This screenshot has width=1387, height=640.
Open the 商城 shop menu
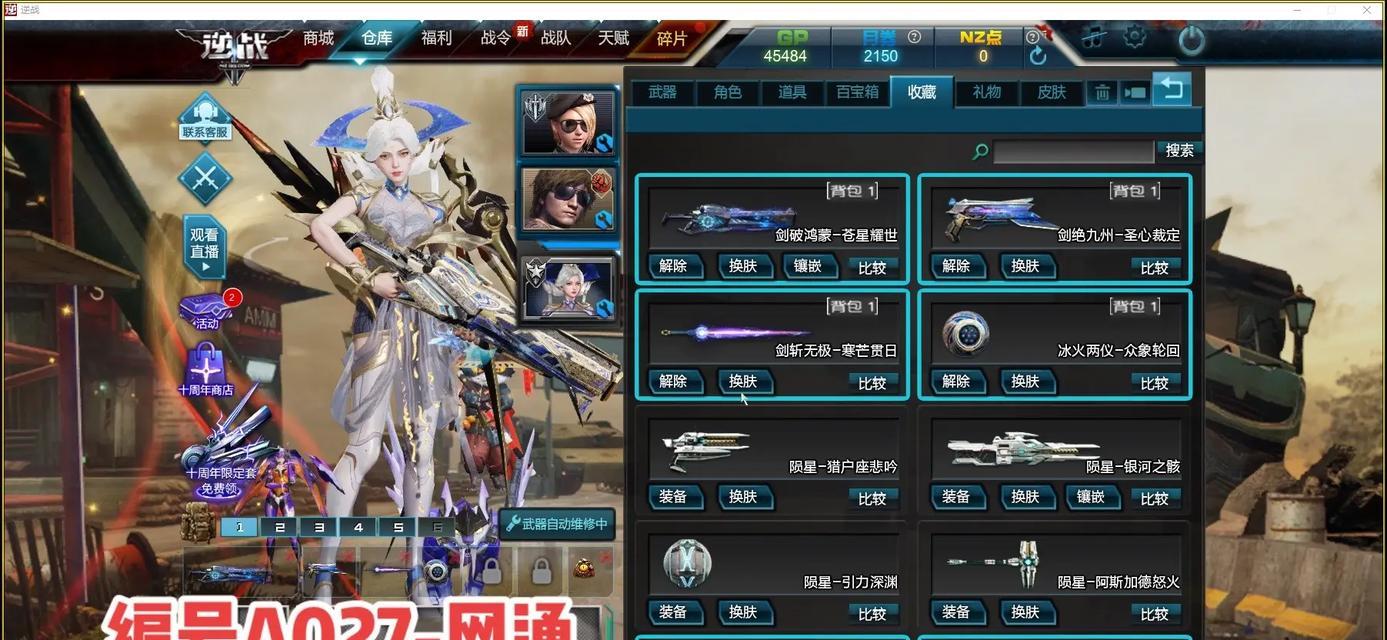pyautogui.click(x=318, y=38)
